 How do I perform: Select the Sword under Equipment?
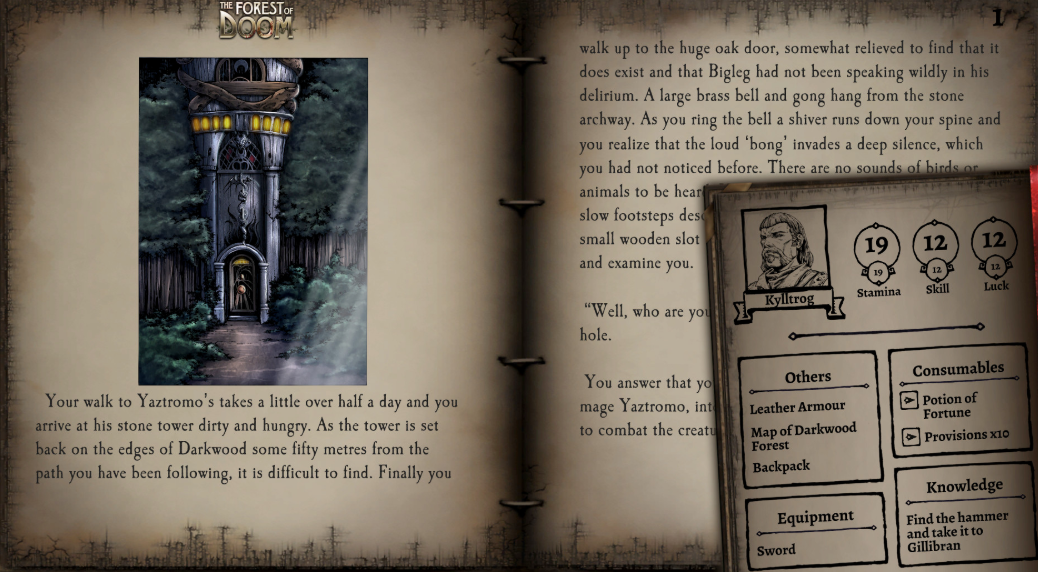(x=776, y=550)
